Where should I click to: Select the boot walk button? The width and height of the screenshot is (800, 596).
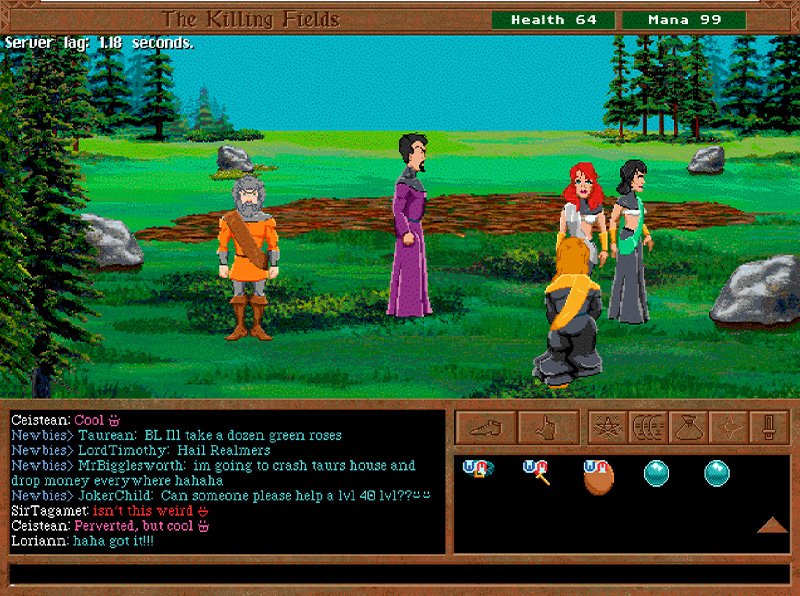pyautogui.click(x=486, y=427)
